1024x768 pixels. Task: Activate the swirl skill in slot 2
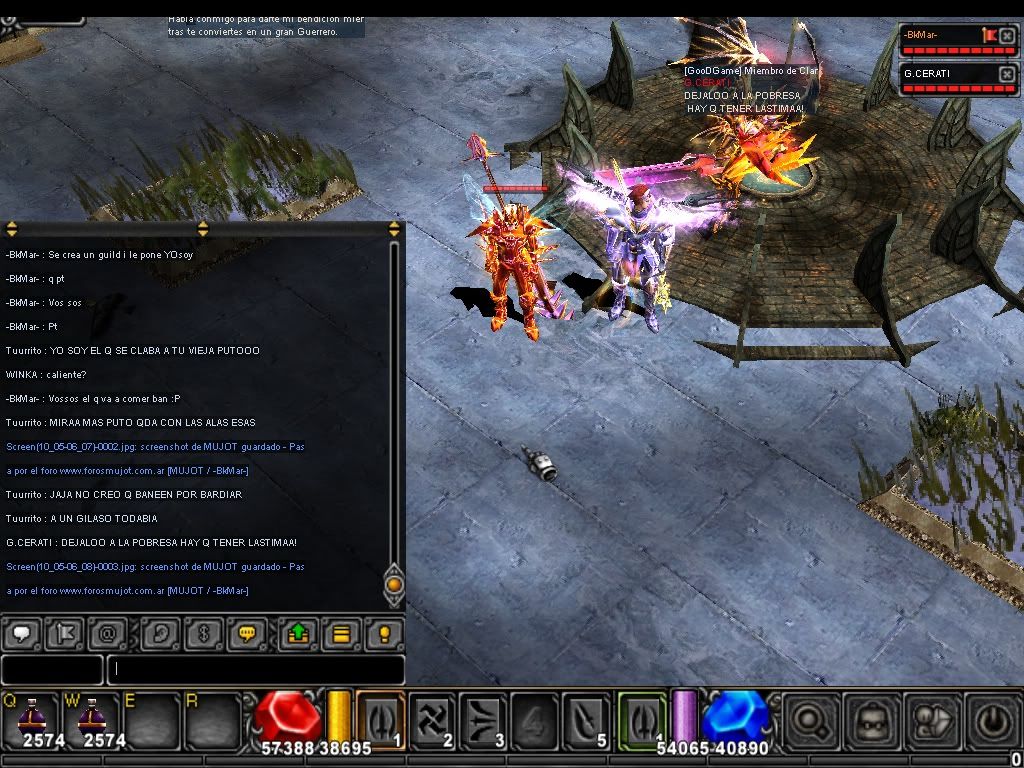tap(432, 719)
